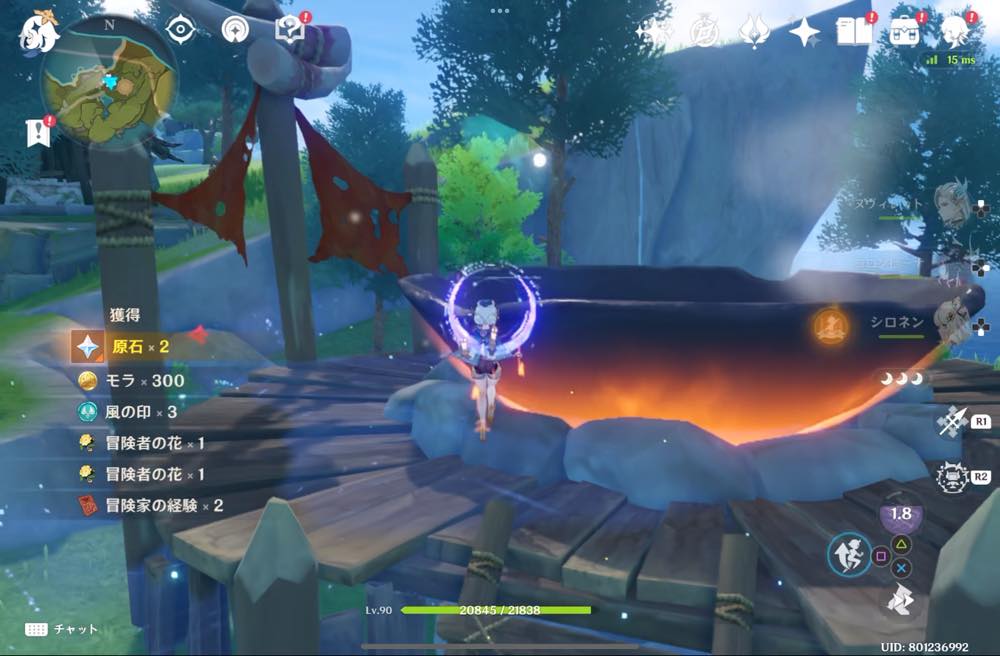Viewport: 1000px width, 656px height.
Task: Open the backpack inventory
Action: (x=905, y=32)
